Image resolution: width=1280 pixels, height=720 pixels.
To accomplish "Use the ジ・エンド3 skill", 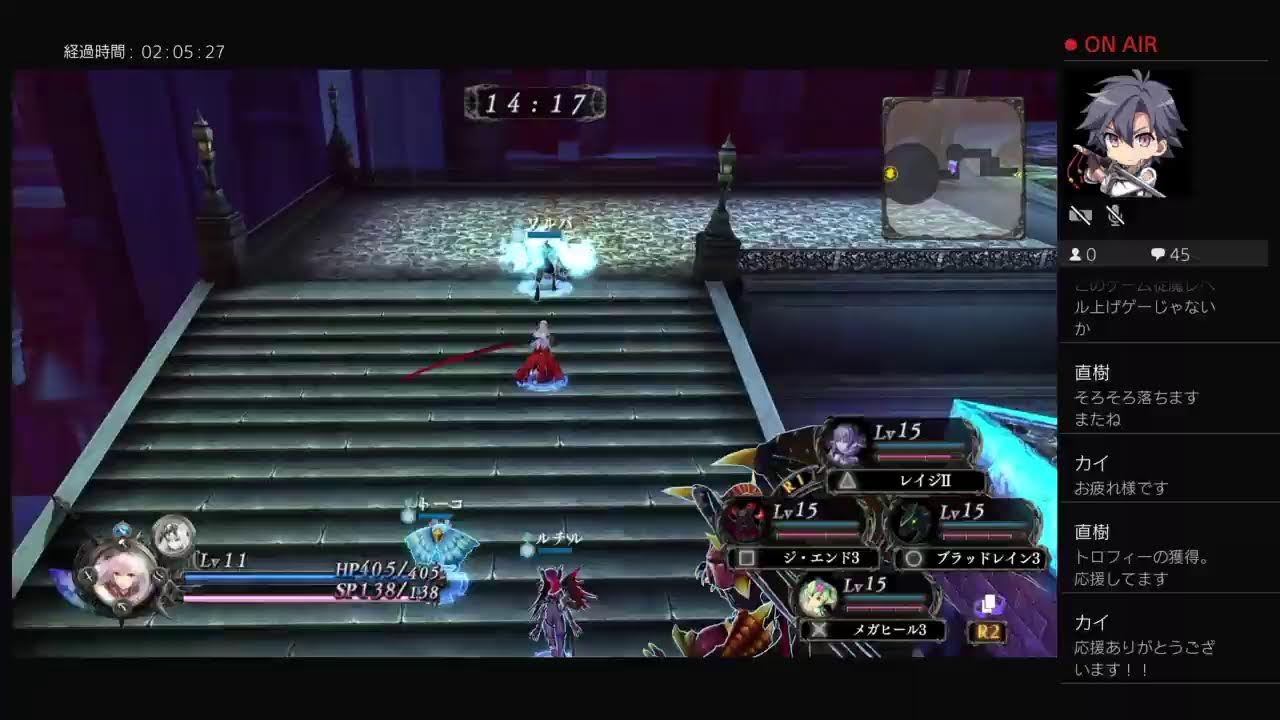I will click(x=806, y=558).
